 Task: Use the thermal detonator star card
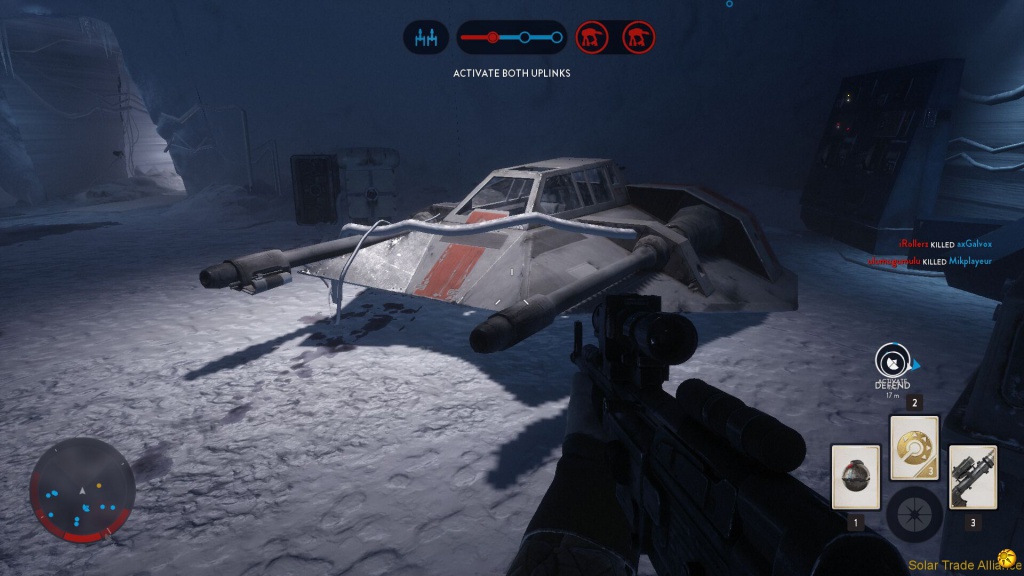point(855,477)
